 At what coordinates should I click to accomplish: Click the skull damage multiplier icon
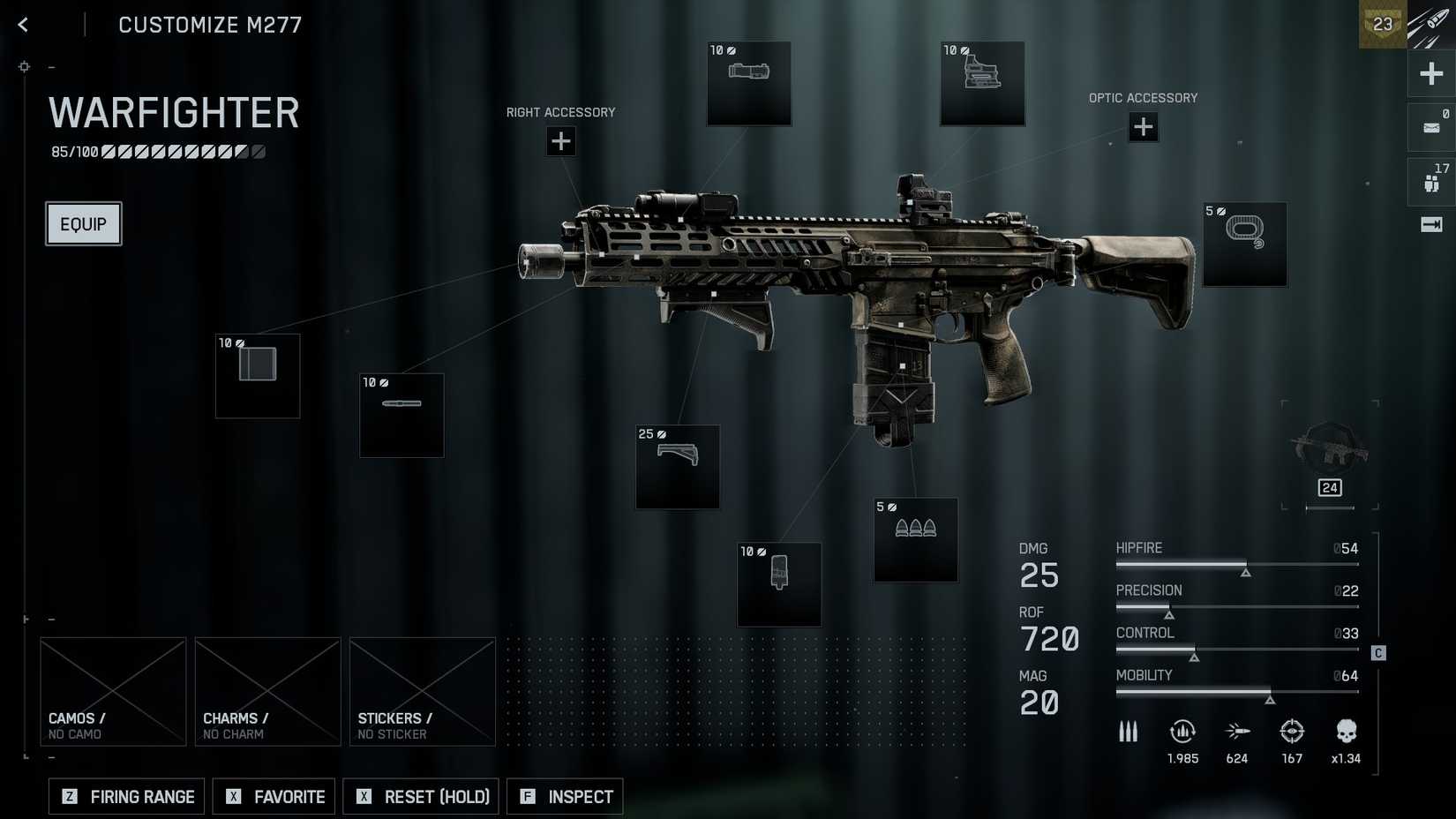(1346, 732)
